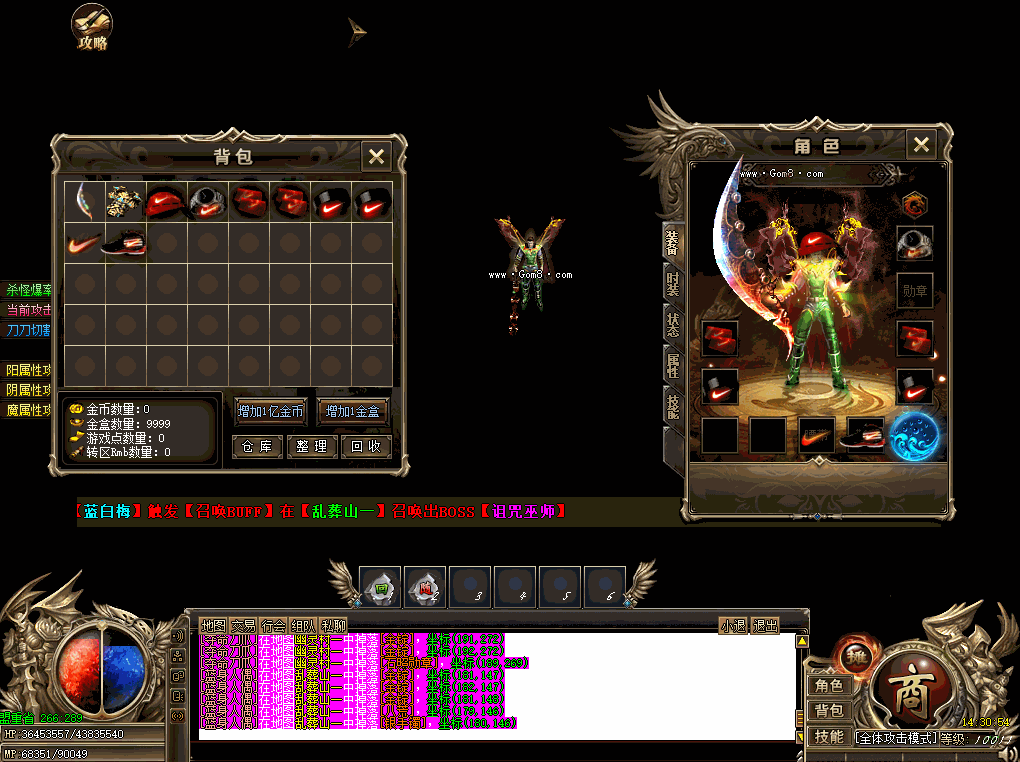
Task: Click the 增加1亿金币 button
Action: tap(270, 411)
